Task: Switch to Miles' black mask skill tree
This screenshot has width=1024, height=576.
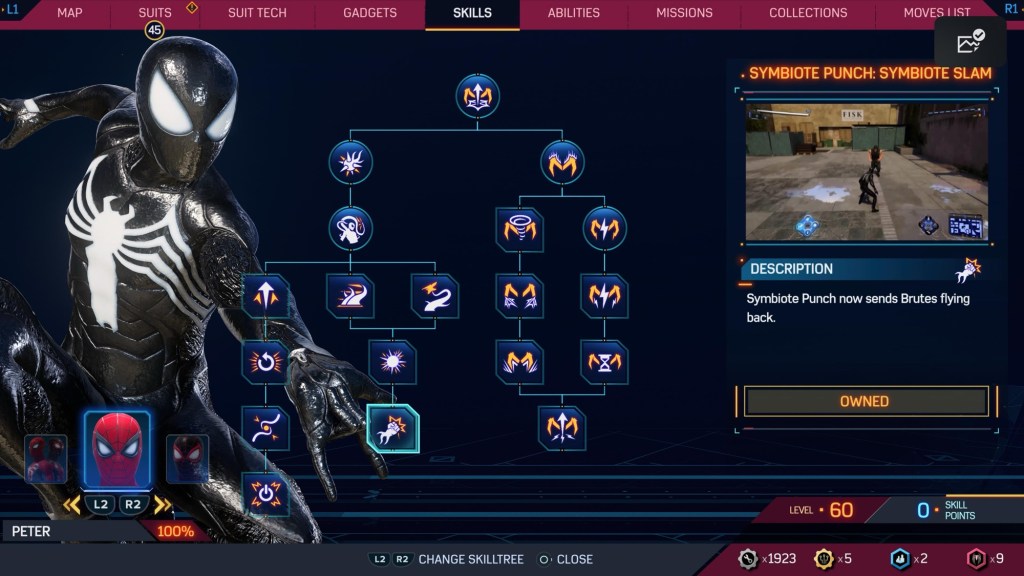Action: pos(187,459)
